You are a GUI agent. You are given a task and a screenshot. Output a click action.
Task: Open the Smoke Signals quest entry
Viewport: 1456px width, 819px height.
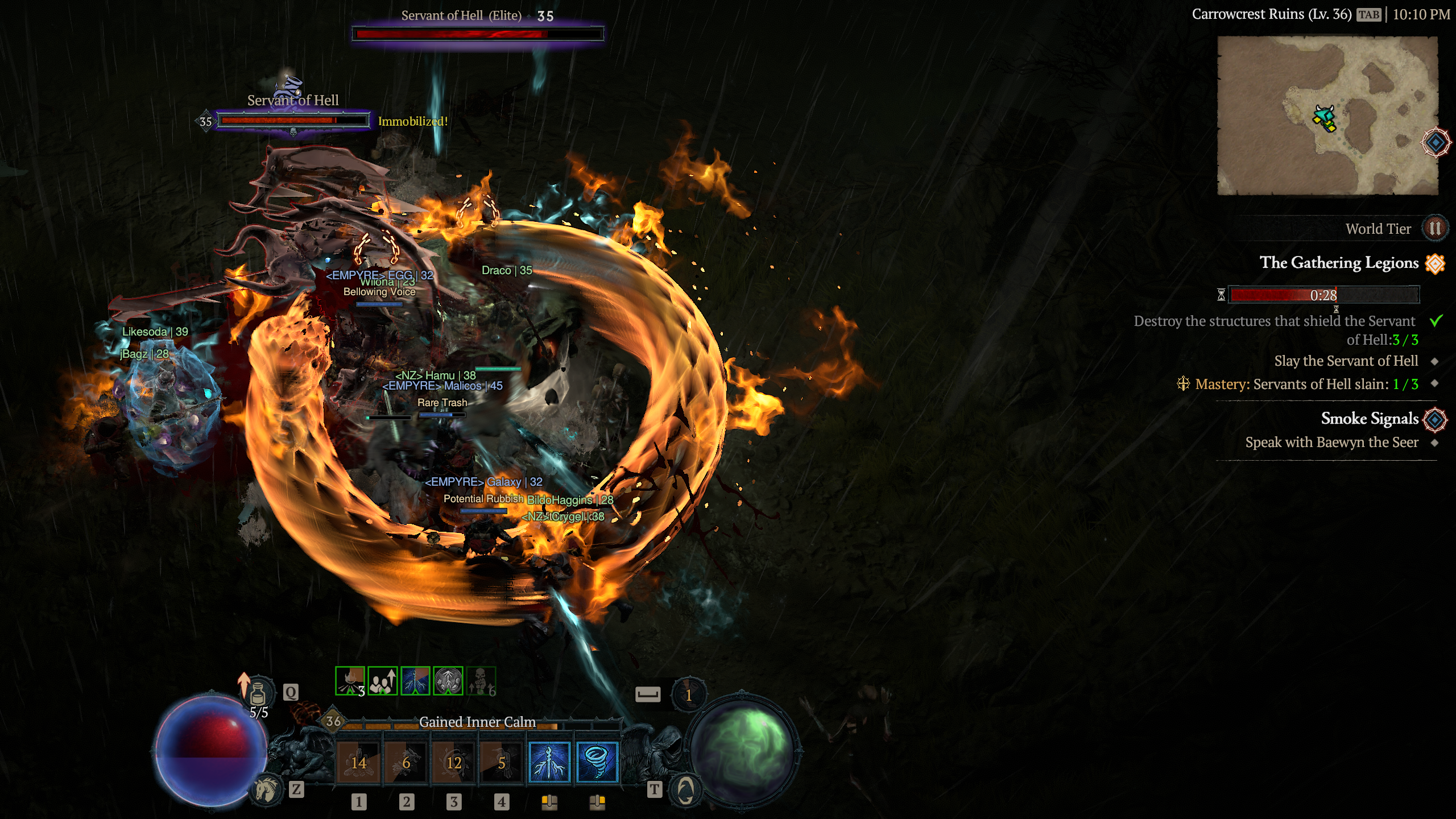coord(1369,419)
